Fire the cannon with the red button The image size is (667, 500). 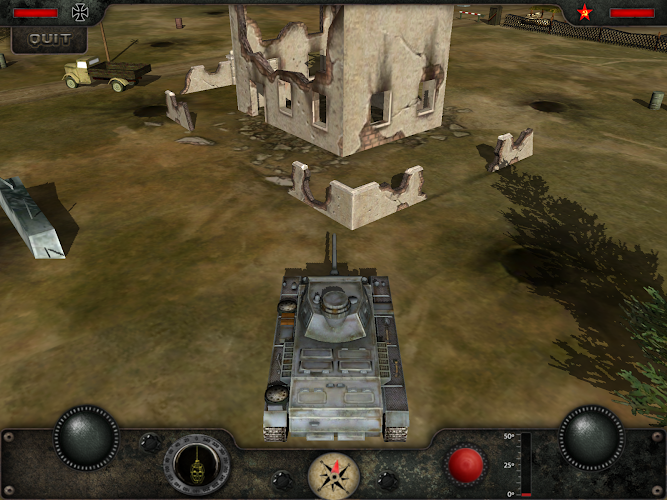465,465
